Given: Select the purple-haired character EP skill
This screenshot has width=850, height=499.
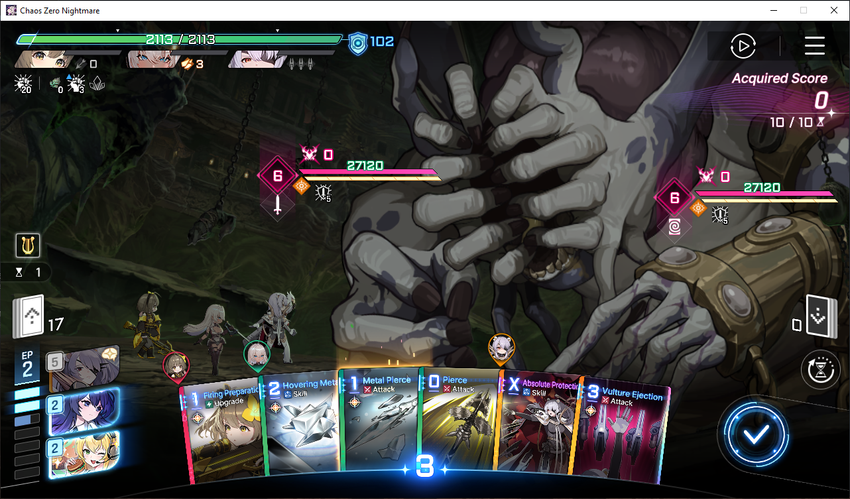Looking at the screenshot, I should tap(82, 410).
